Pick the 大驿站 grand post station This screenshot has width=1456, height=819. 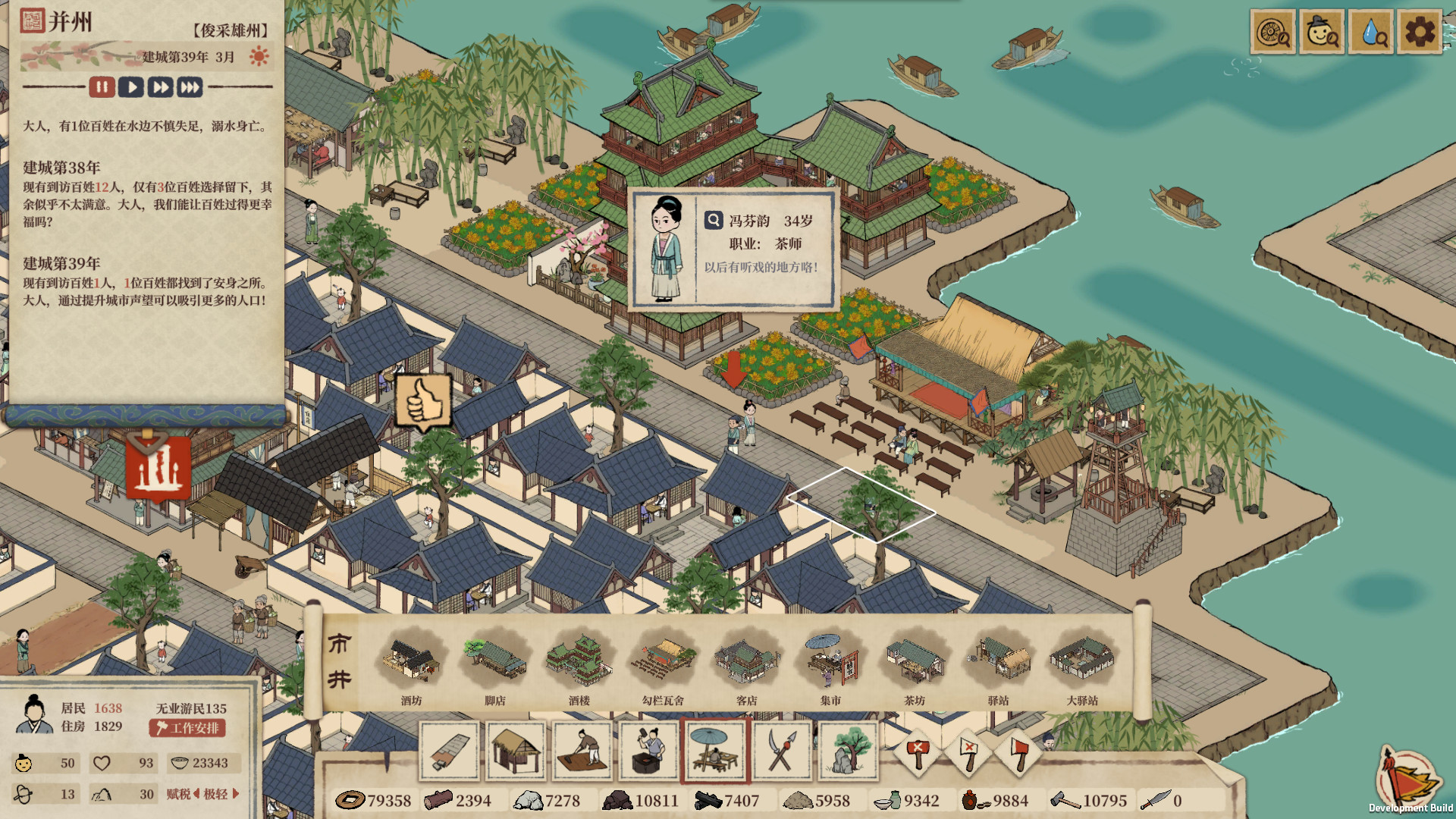coord(1082,665)
